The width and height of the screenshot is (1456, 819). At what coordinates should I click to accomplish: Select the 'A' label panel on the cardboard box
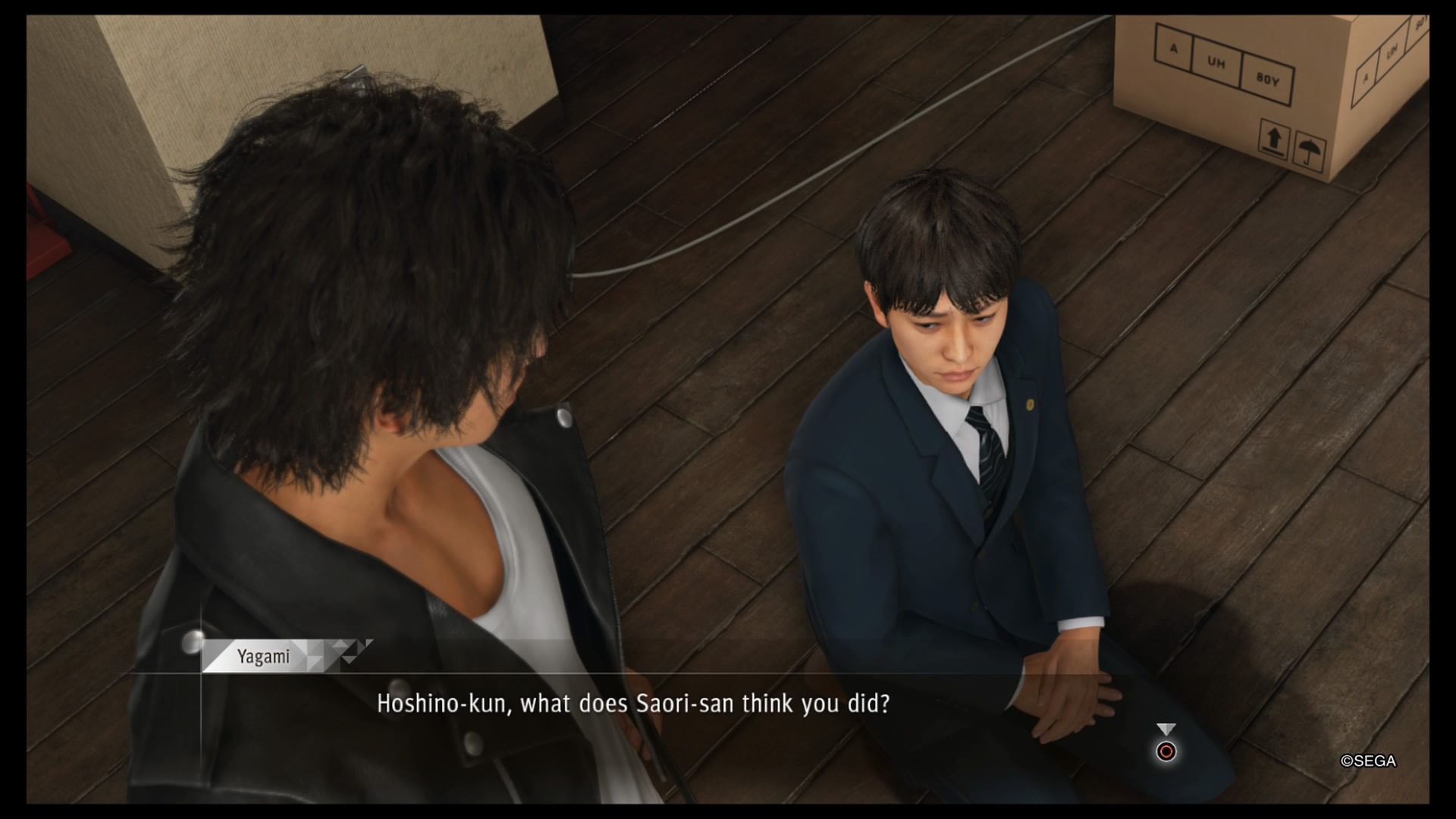(1174, 49)
